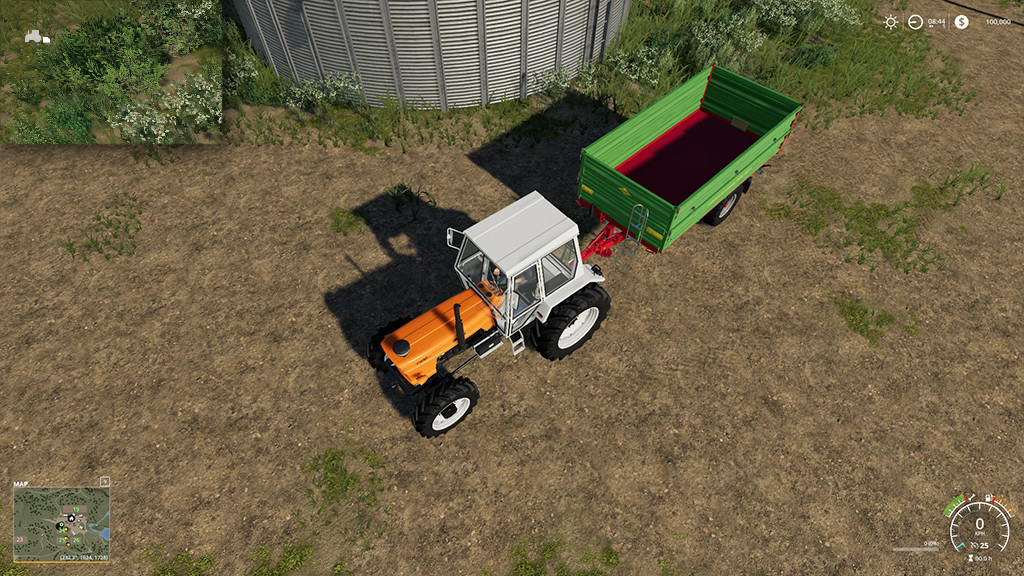The height and width of the screenshot is (576, 1024).
Task: Click the dollar money icon
Action: [x=961, y=21]
